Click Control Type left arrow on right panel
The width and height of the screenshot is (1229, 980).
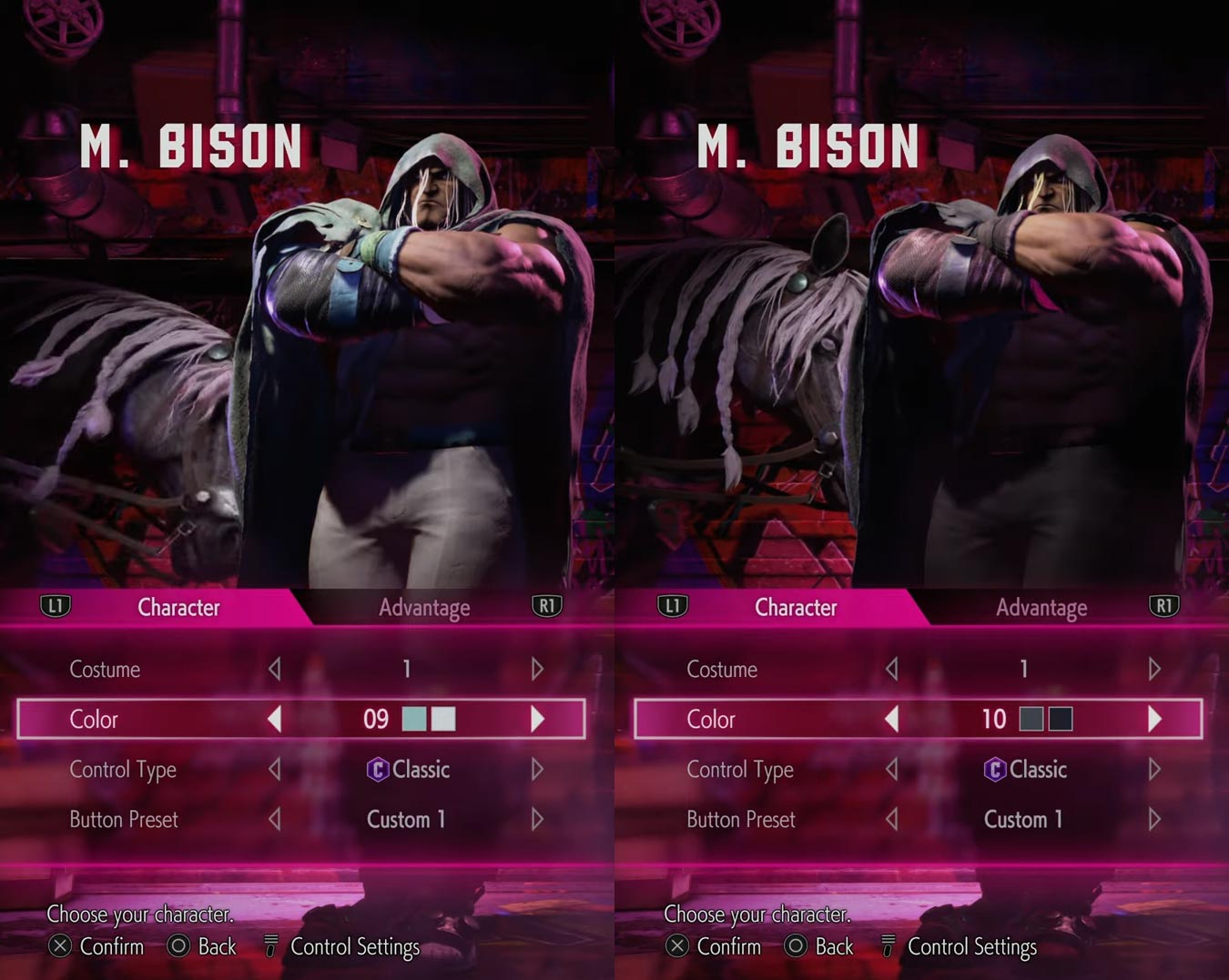pyautogui.click(x=891, y=769)
